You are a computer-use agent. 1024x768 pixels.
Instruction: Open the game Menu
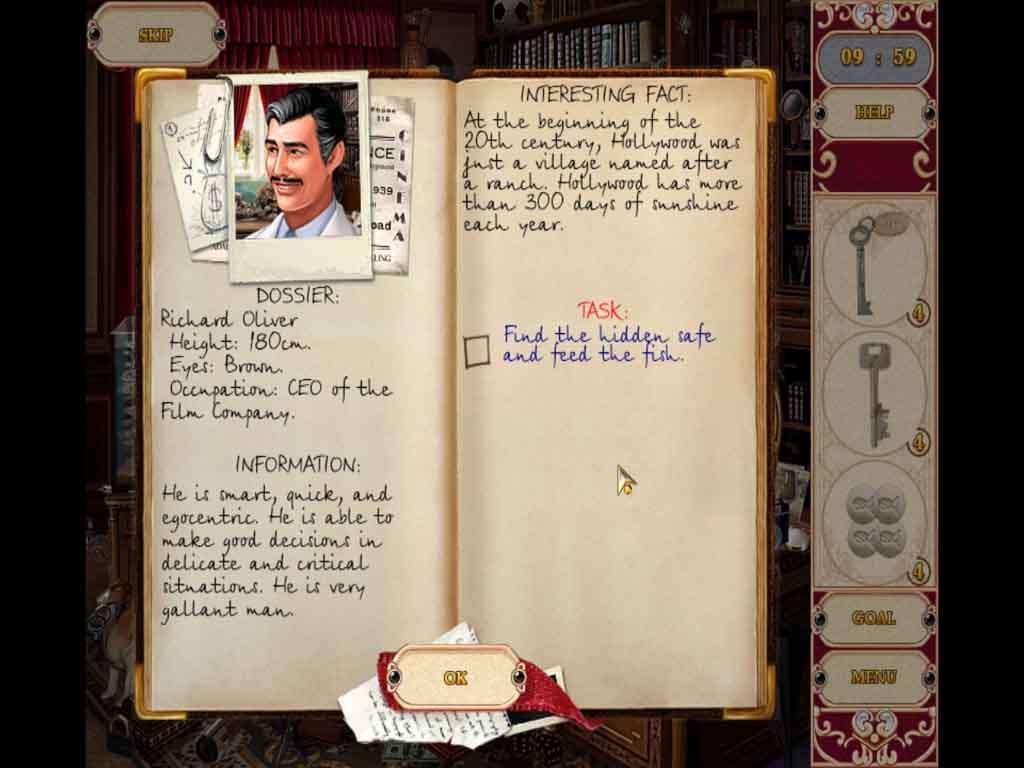coord(873,677)
